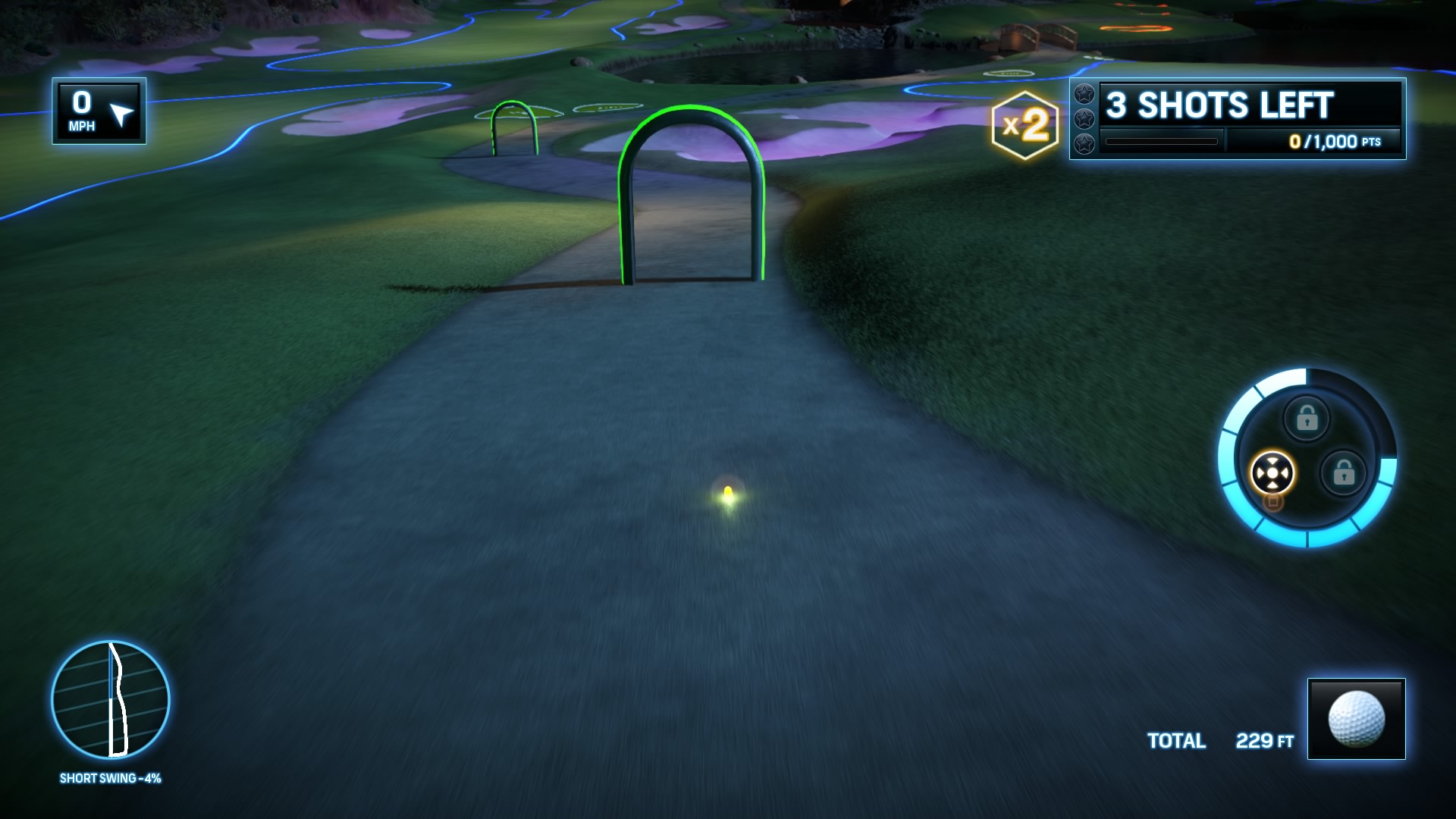The image size is (1456, 819).
Task: Toggle the small orange icon below the d-pad selector
Action: pyautogui.click(x=1274, y=501)
